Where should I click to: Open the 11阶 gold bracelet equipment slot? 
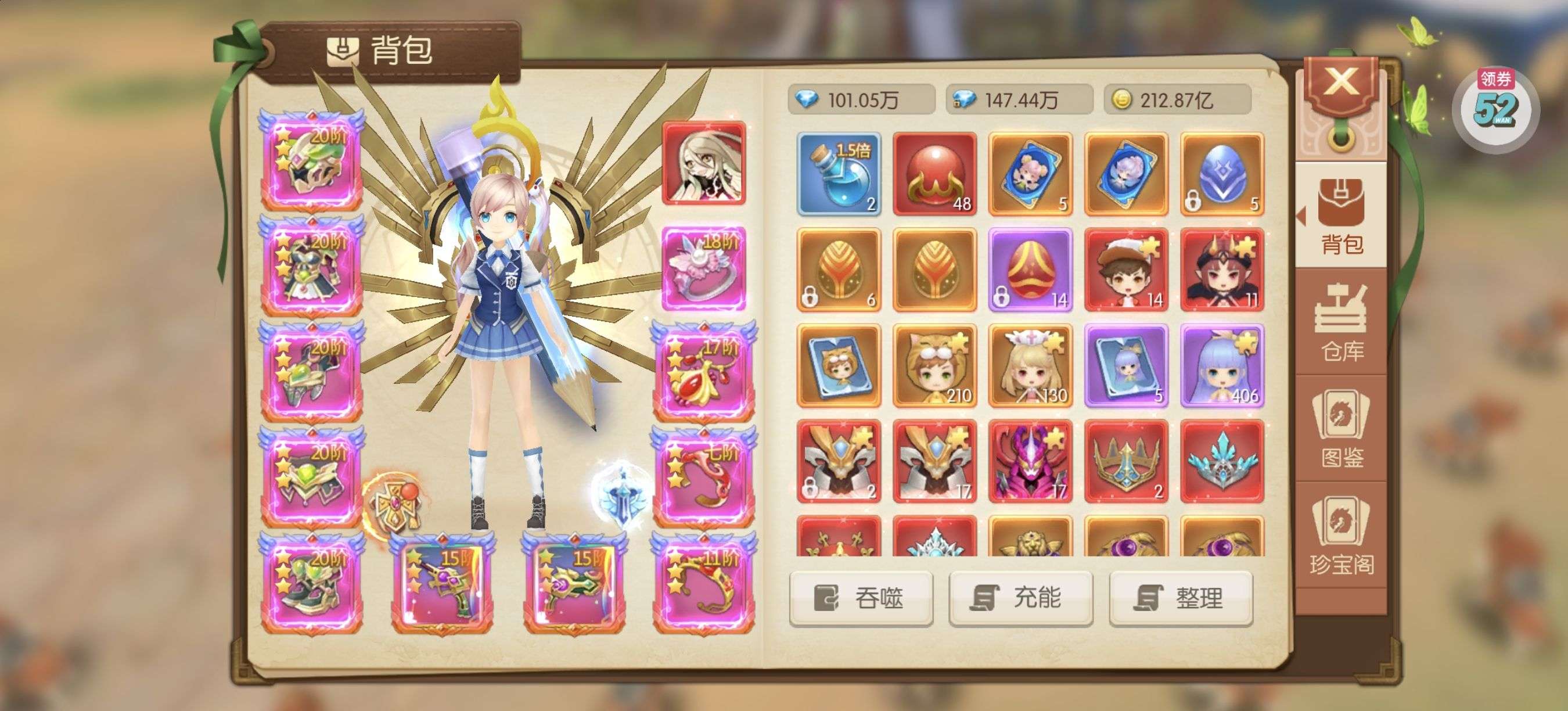(704, 582)
